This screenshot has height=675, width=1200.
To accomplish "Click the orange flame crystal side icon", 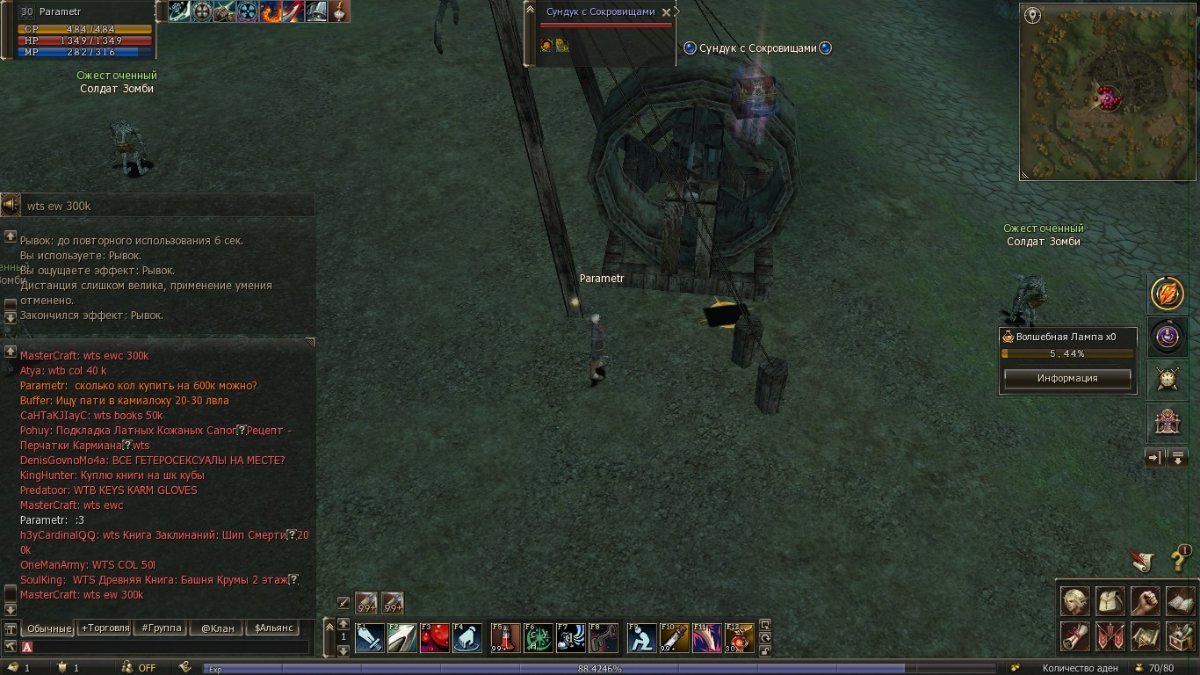I will click(1166, 293).
